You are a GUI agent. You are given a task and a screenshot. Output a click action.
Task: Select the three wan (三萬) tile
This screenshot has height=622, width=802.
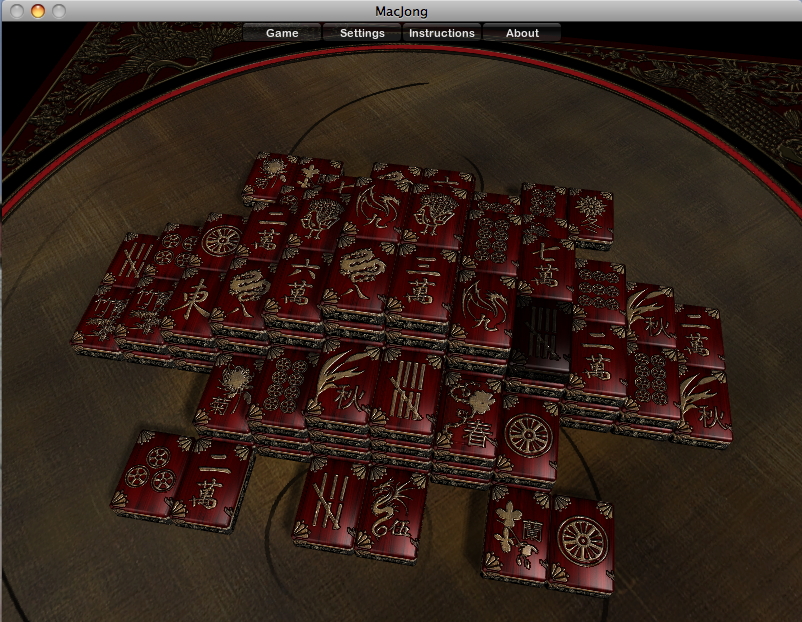tap(420, 280)
